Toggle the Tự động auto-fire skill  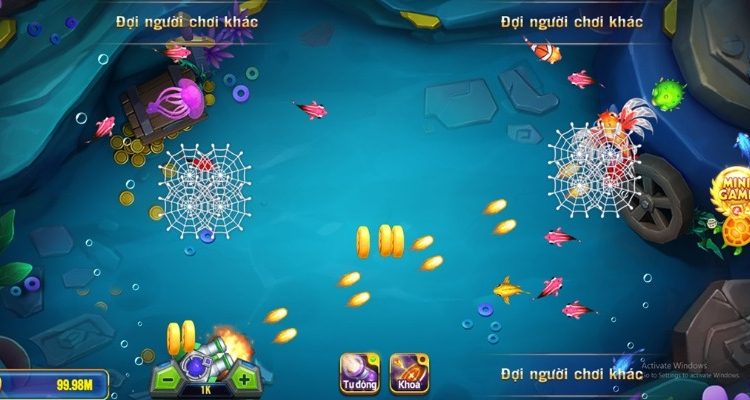[359, 371]
